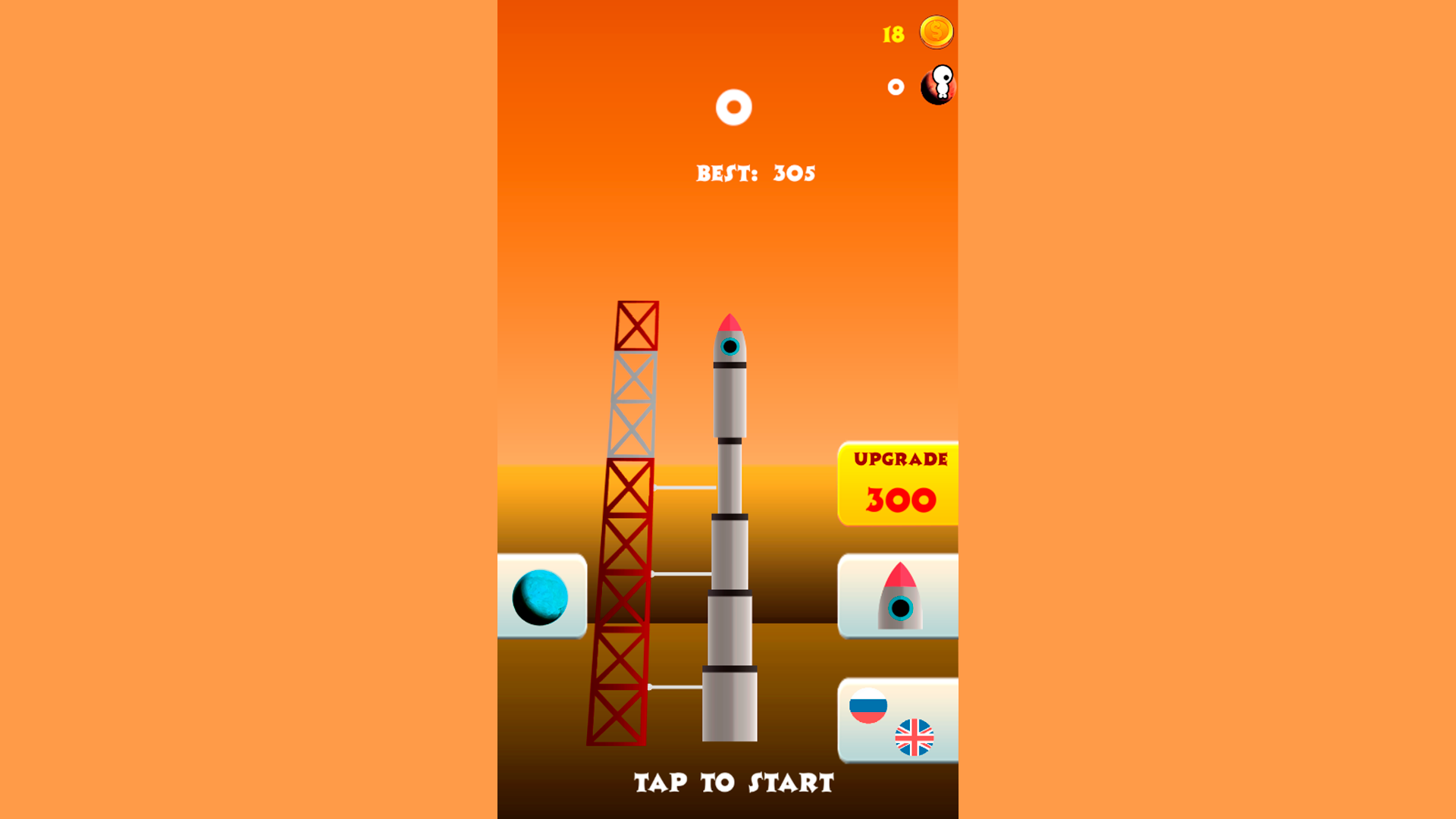The image size is (1456, 819).
Task: Tap the gold dollar coin icon
Action: coord(935,31)
